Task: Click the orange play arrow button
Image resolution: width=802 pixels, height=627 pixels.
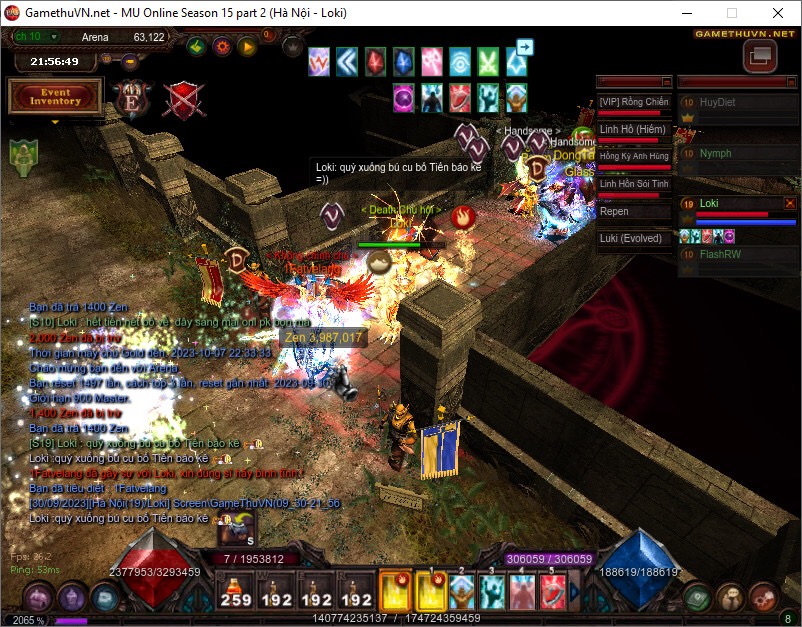Action: tap(247, 46)
